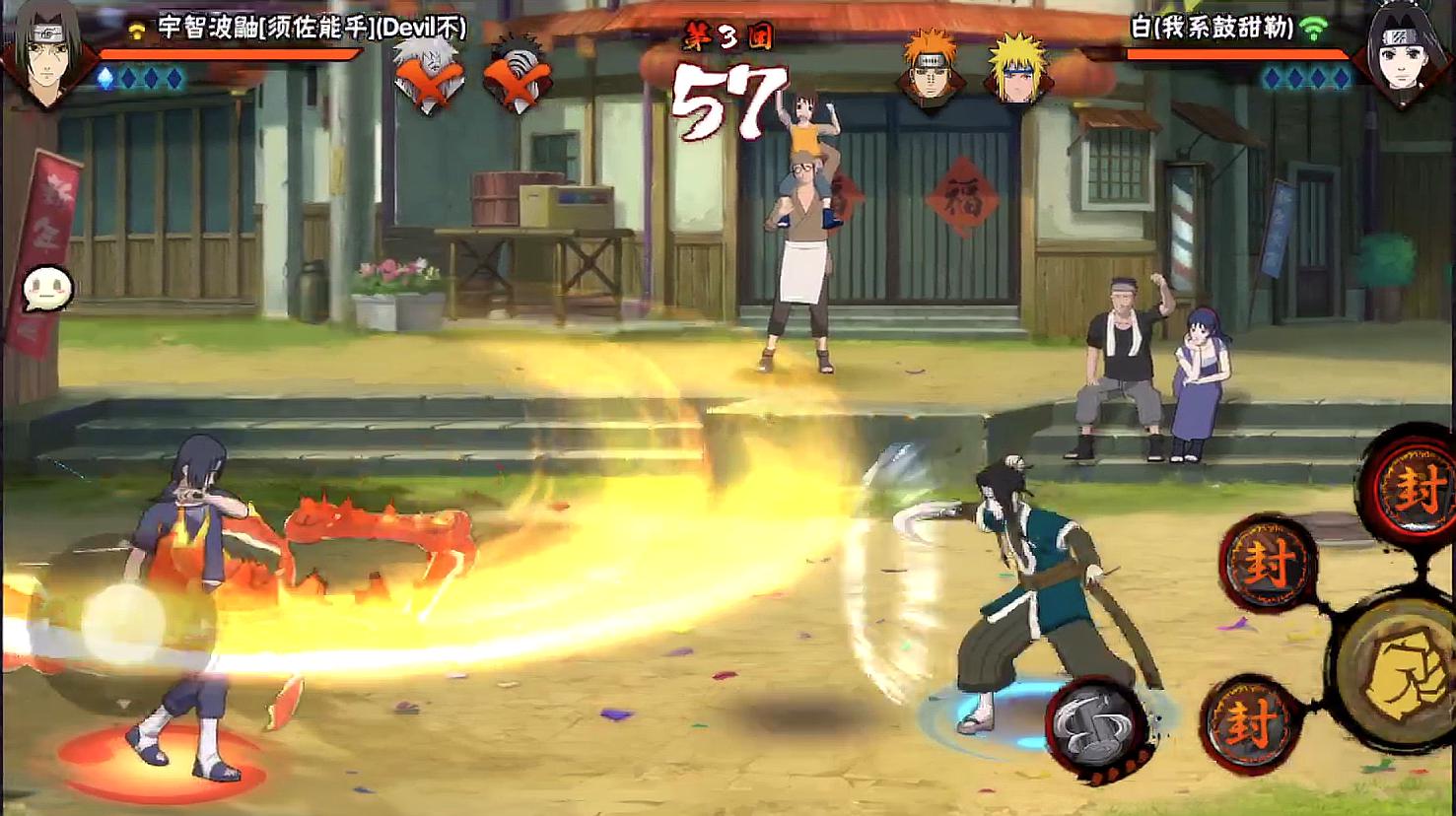
Task: Open the chat emote speech bubble
Action: click(x=46, y=290)
